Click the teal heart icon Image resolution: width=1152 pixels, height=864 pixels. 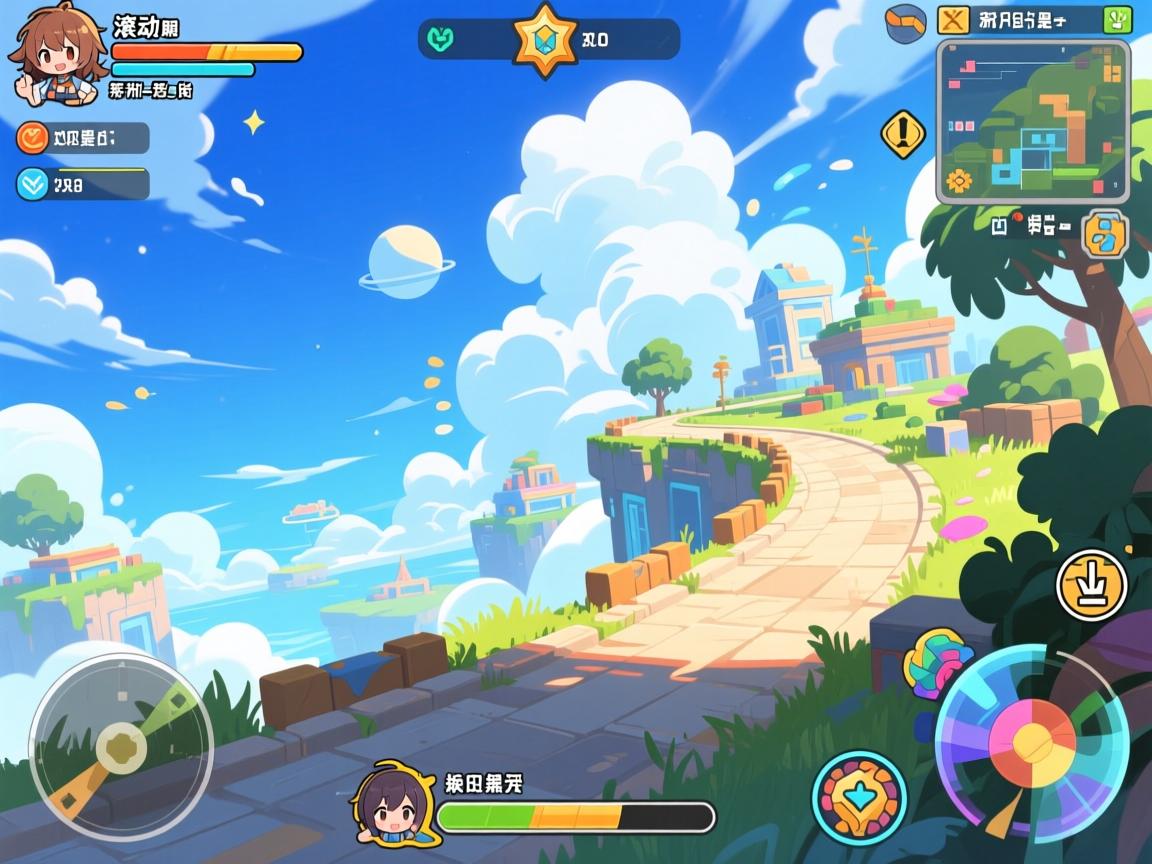pyautogui.click(x=441, y=39)
